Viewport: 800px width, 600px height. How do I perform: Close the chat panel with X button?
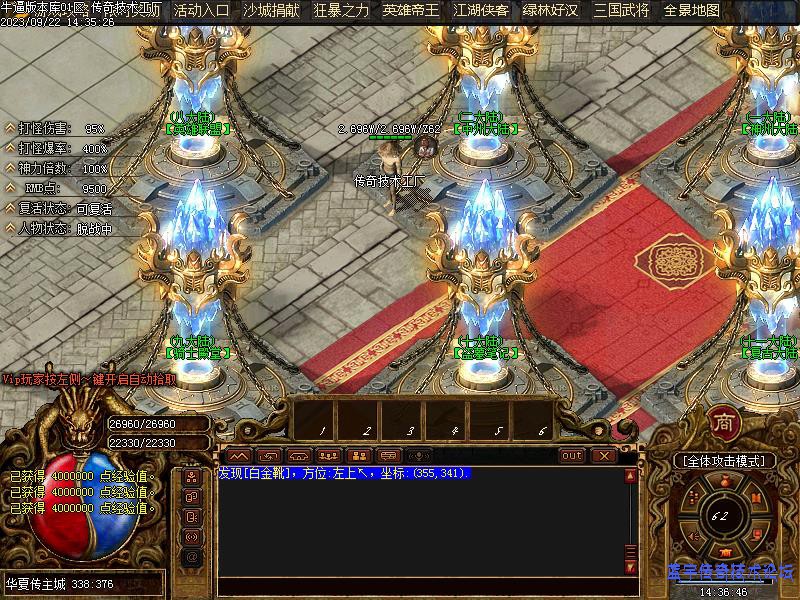pyautogui.click(x=603, y=455)
